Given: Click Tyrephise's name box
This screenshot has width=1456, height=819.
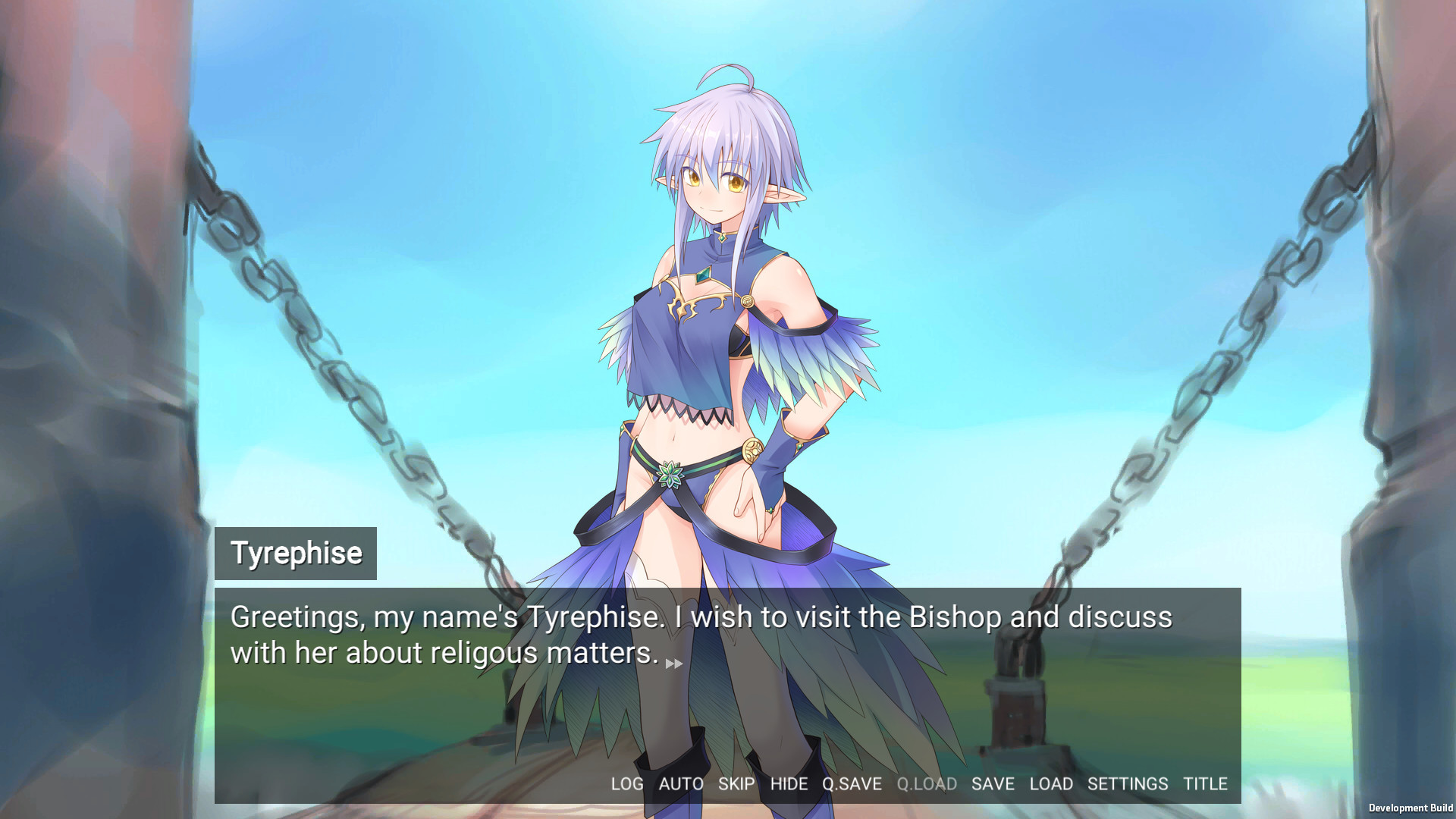Looking at the screenshot, I should coord(296,553).
